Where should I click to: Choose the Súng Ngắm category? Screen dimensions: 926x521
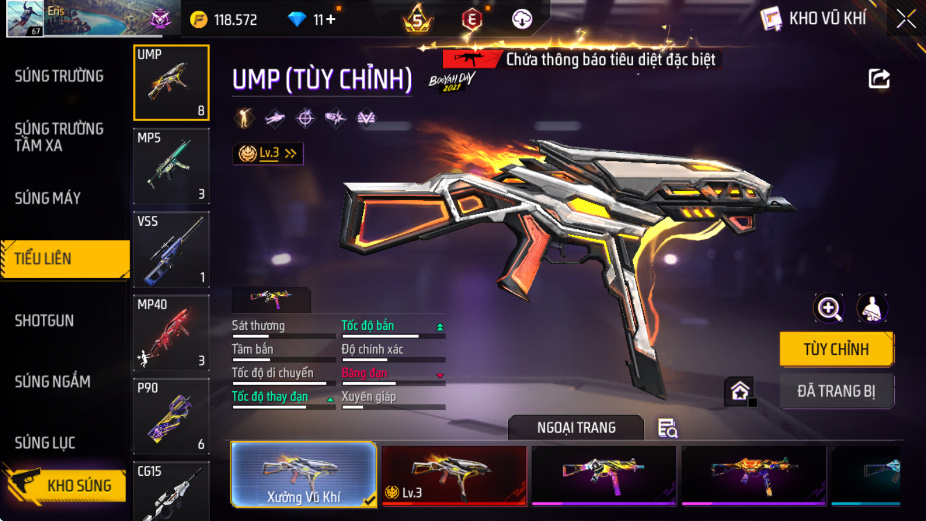[x=52, y=381]
